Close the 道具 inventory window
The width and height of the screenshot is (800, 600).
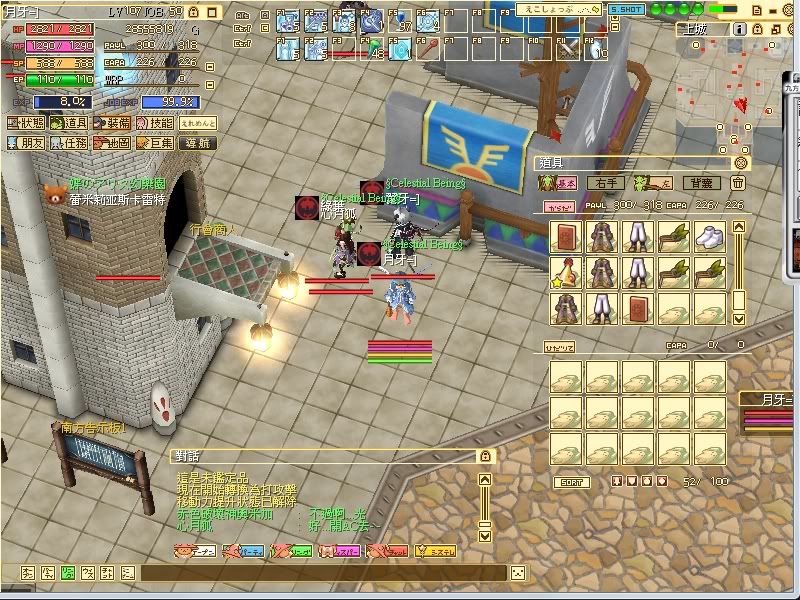pyautogui.click(x=741, y=162)
